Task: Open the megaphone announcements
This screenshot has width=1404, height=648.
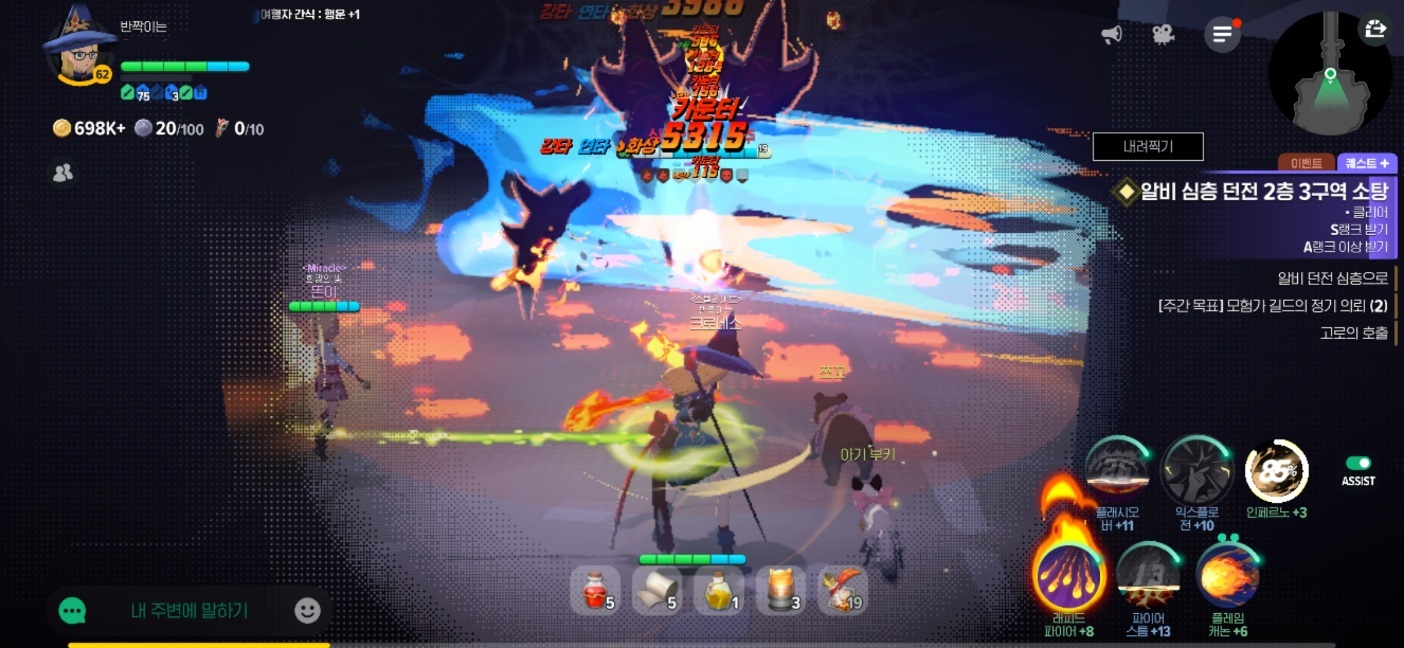Action: [x=1111, y=35]
